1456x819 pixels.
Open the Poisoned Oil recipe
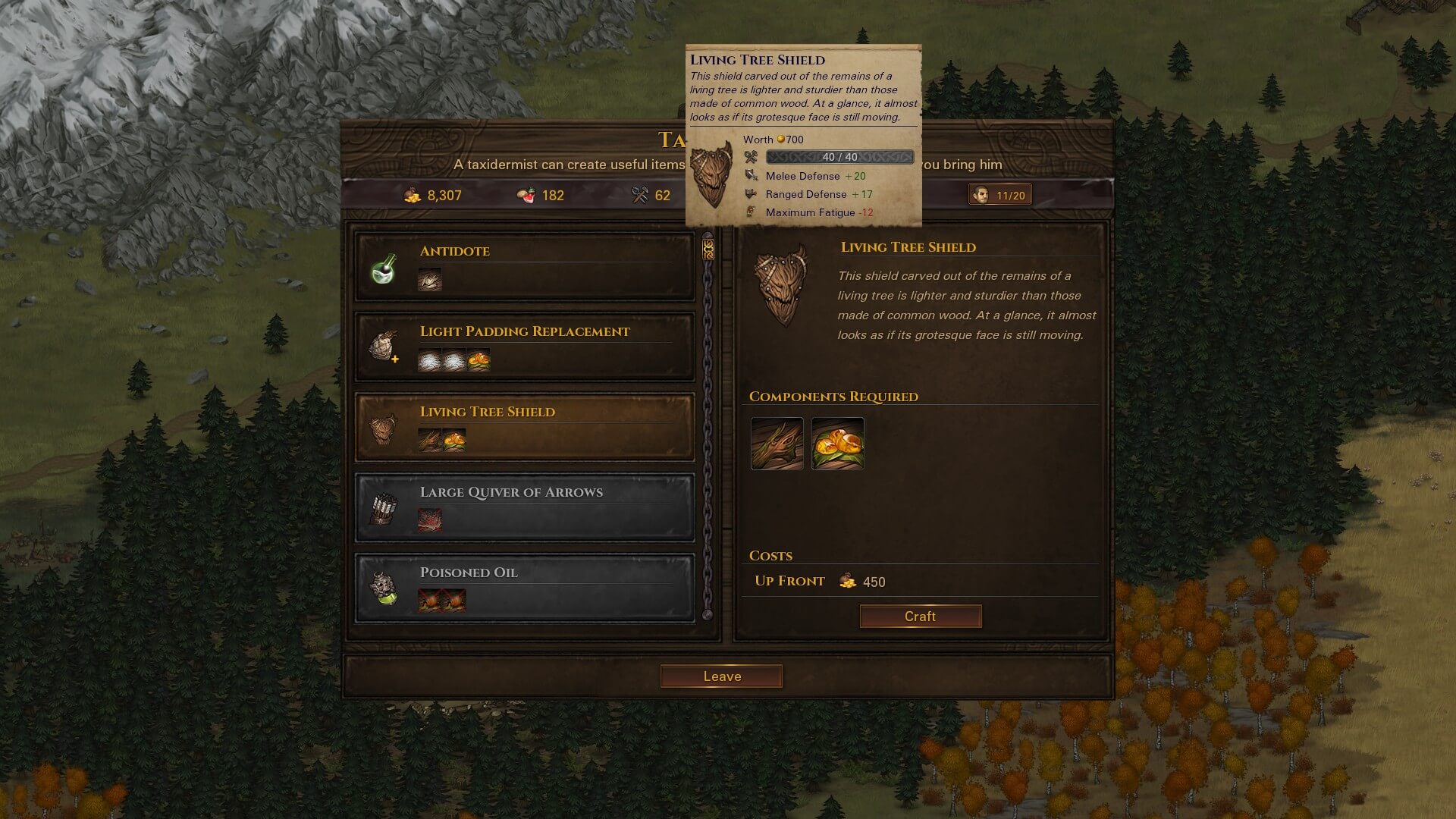pyautogui.click(x=524, y=588)
